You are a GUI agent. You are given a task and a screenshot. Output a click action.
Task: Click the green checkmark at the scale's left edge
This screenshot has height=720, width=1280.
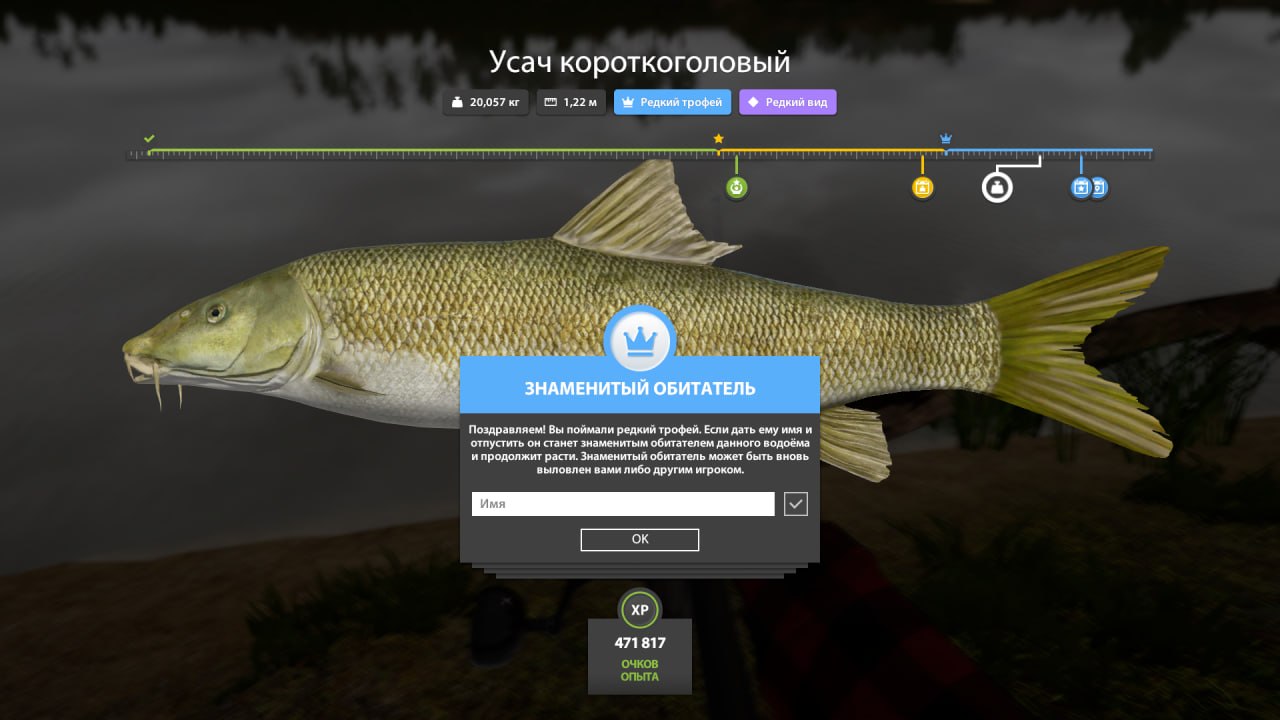point(149,139)
